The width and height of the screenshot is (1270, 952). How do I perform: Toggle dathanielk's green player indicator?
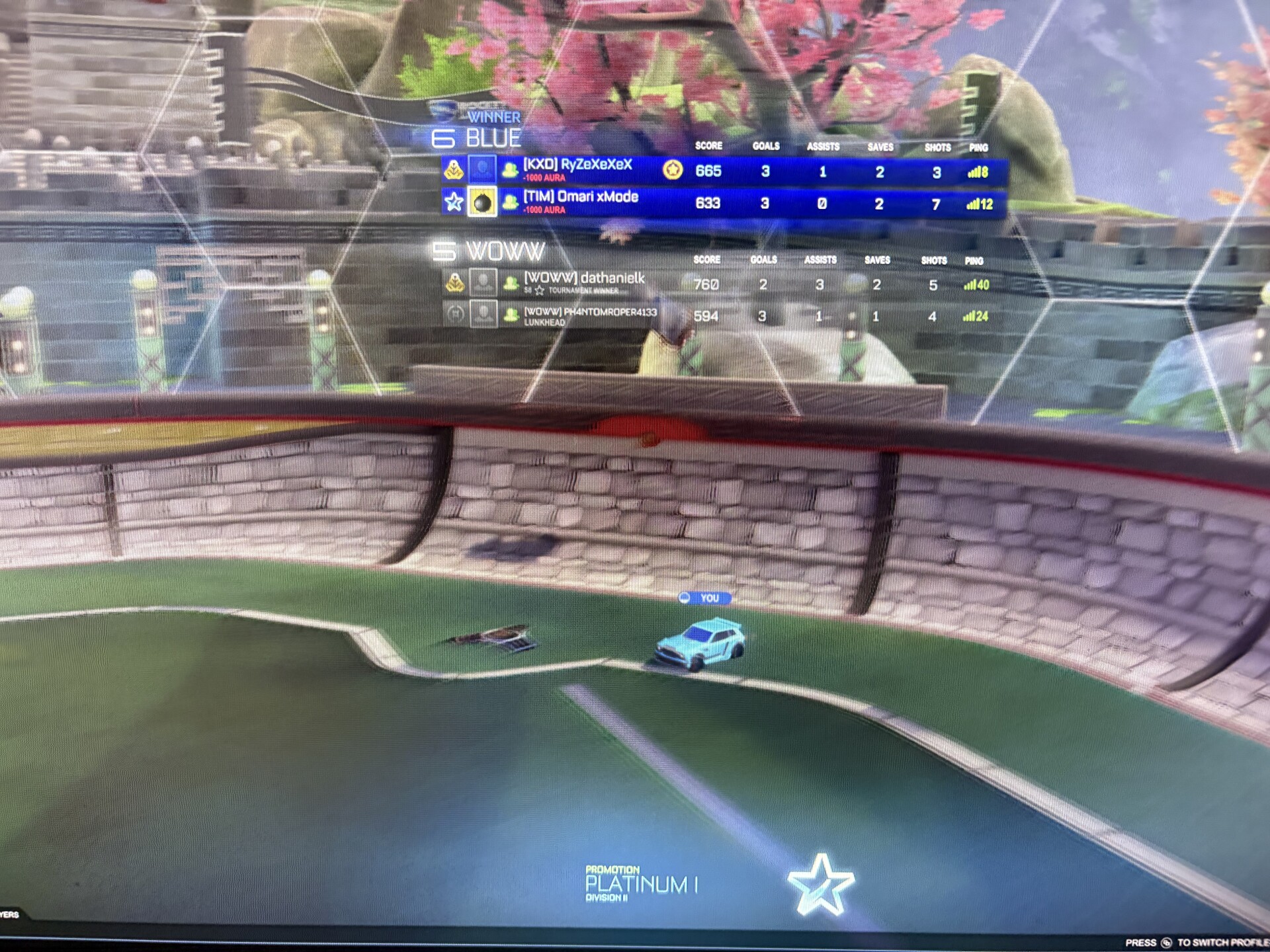pos(511,284)
